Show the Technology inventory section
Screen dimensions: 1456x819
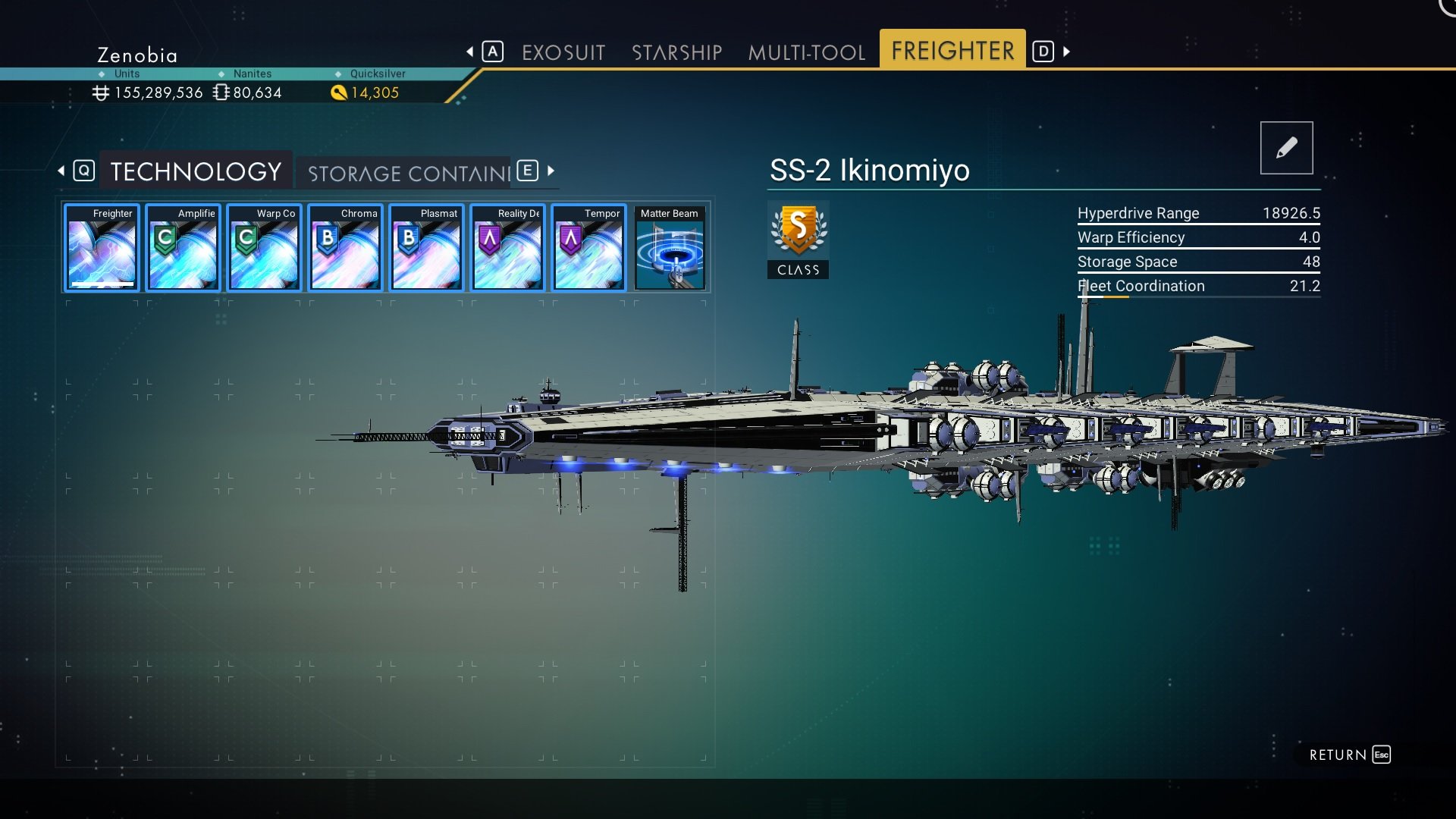click(196, 171)
